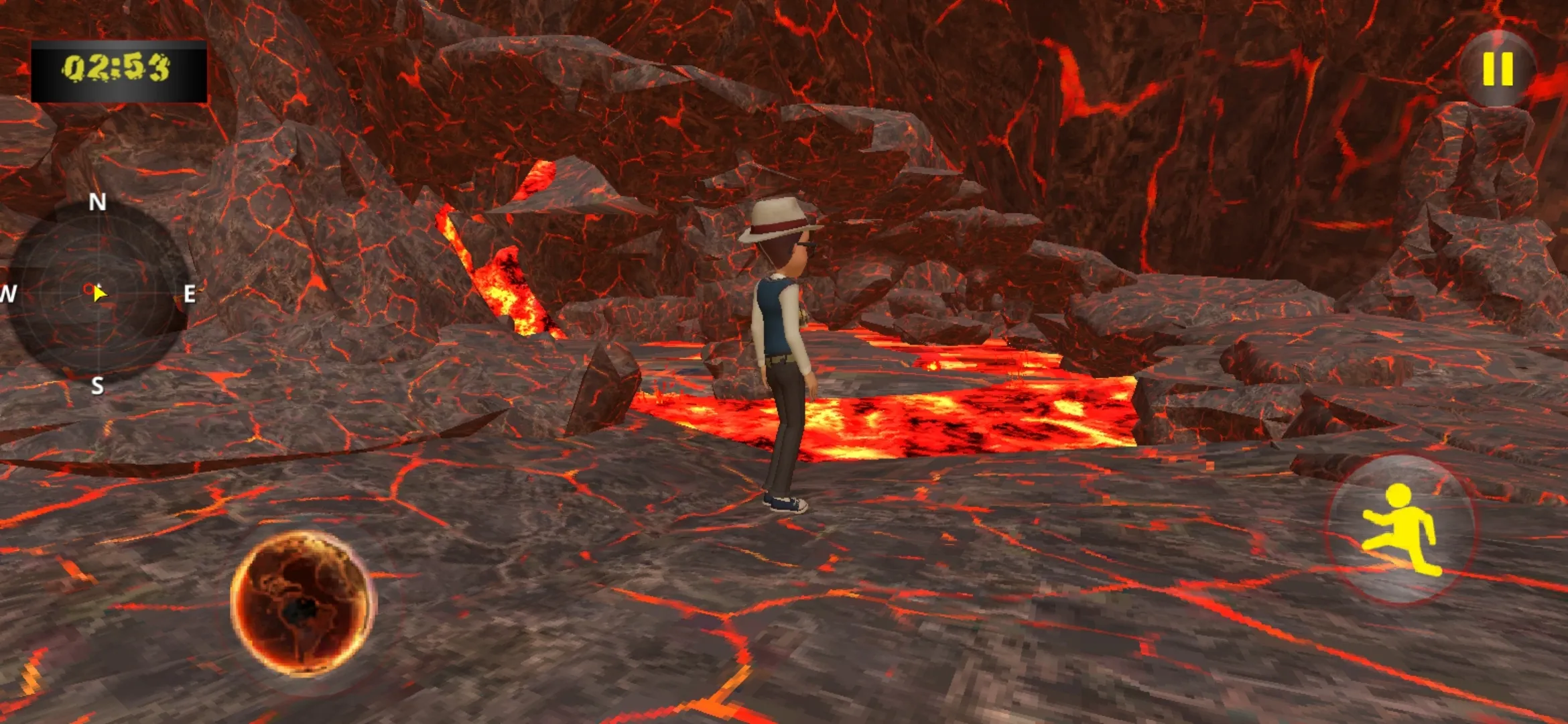Pause the game with the yellow pause button
This screenshot has height=724, width=1568.
click(x=1498, y=69)
